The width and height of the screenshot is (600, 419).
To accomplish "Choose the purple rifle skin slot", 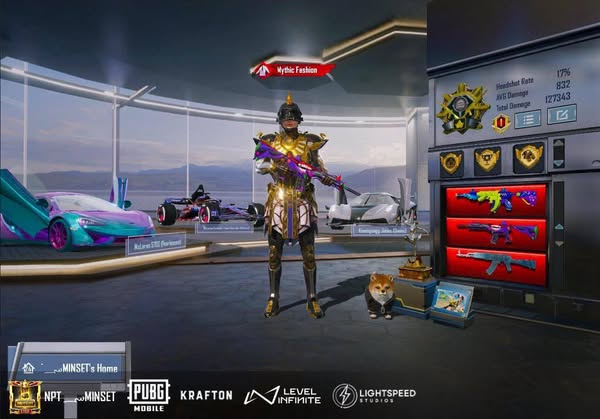I will [496, 231].
